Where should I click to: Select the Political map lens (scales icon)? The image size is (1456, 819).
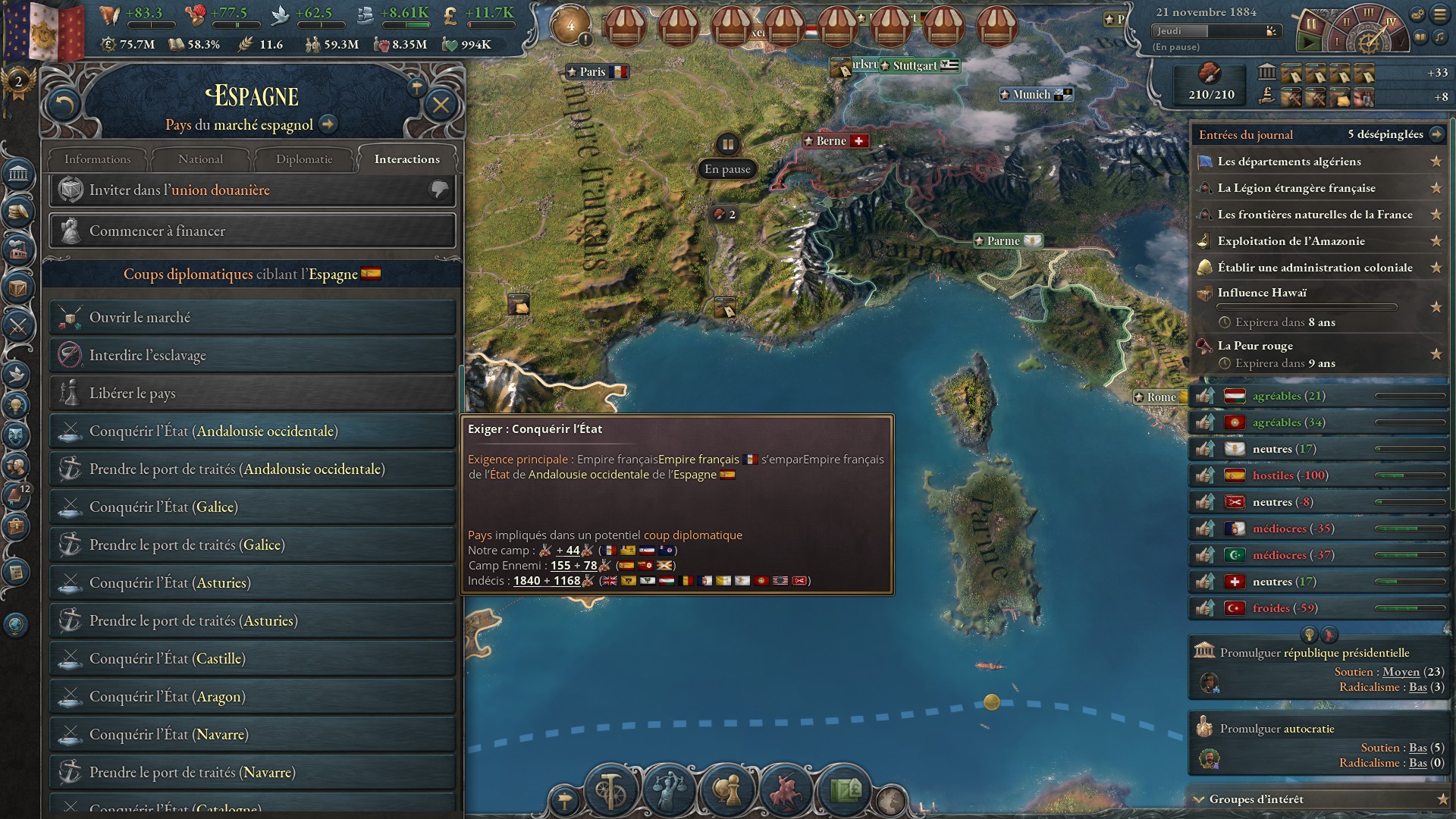point(670,790)
